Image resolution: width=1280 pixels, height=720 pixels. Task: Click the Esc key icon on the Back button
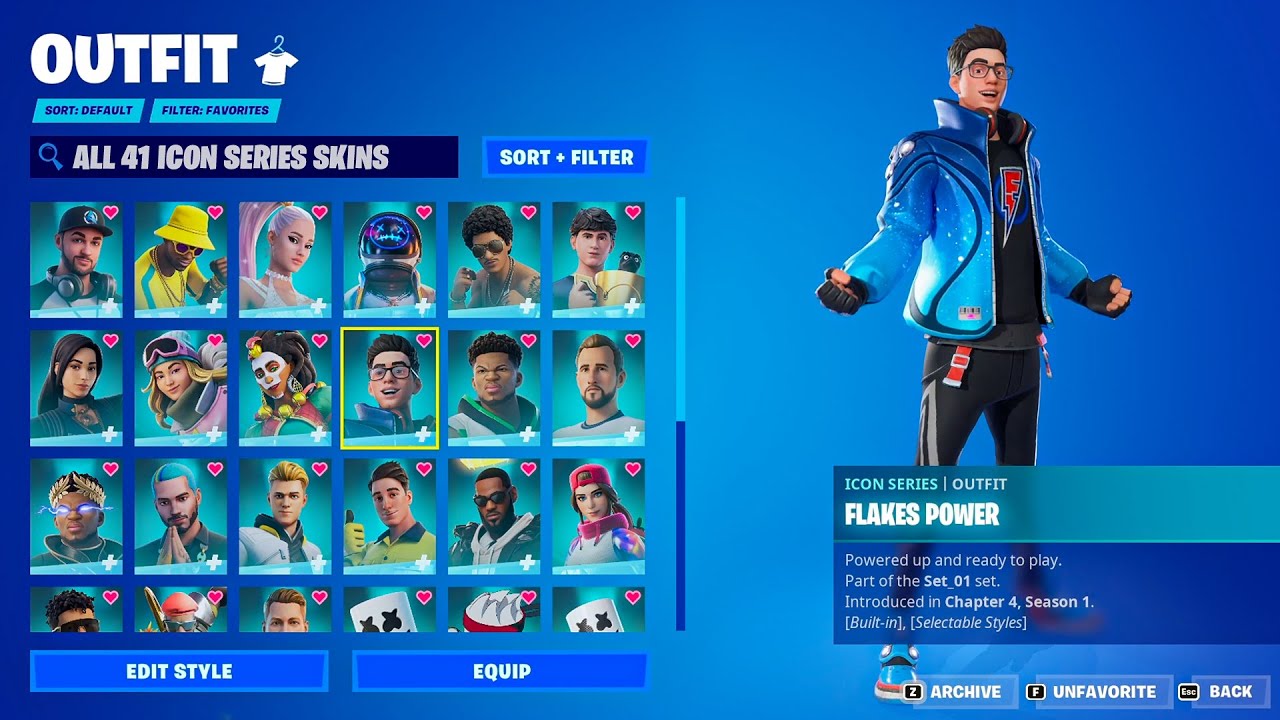tap(1189, 691)
